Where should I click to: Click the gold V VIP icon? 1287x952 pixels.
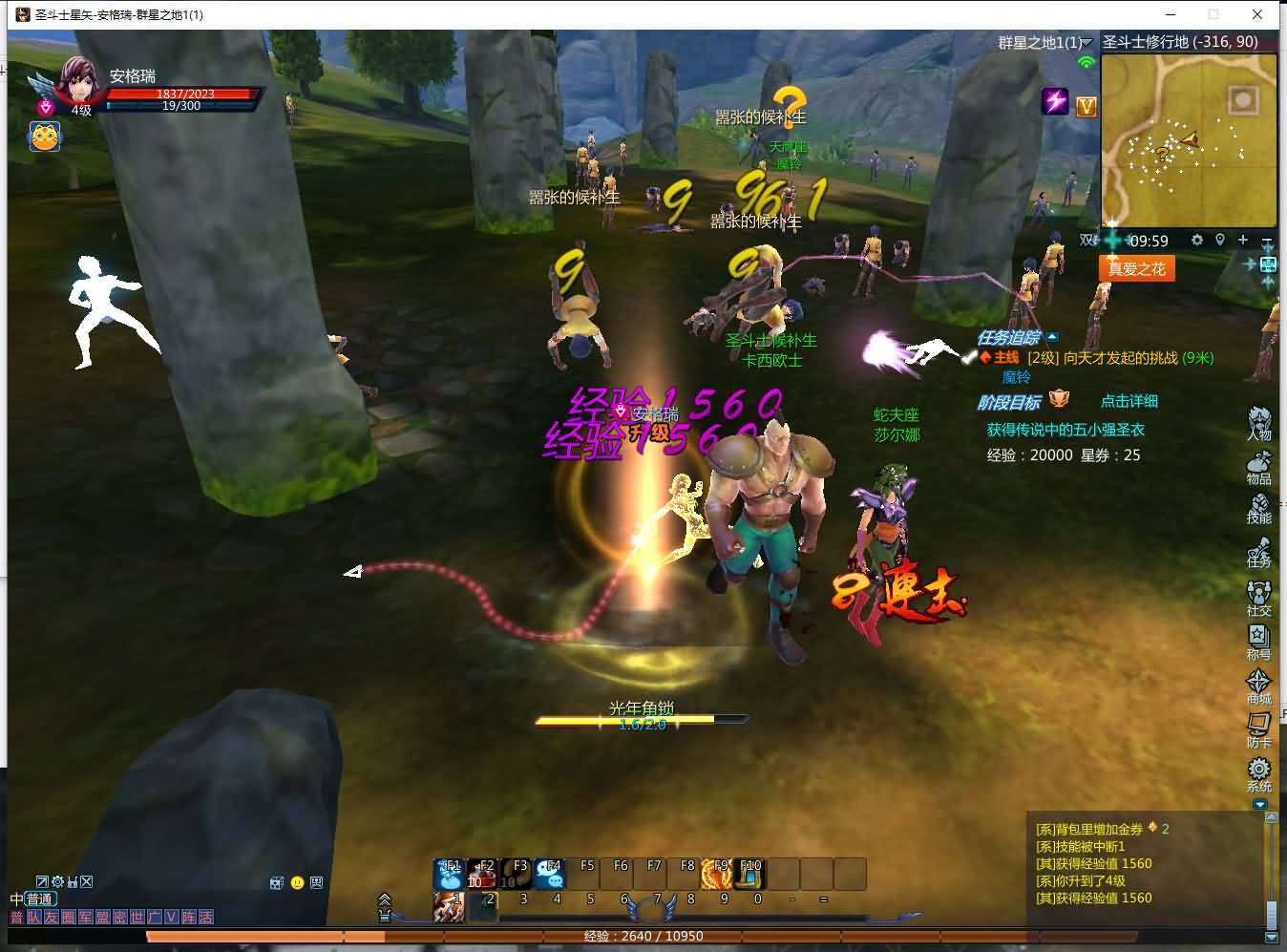[x=1087, y=107]
